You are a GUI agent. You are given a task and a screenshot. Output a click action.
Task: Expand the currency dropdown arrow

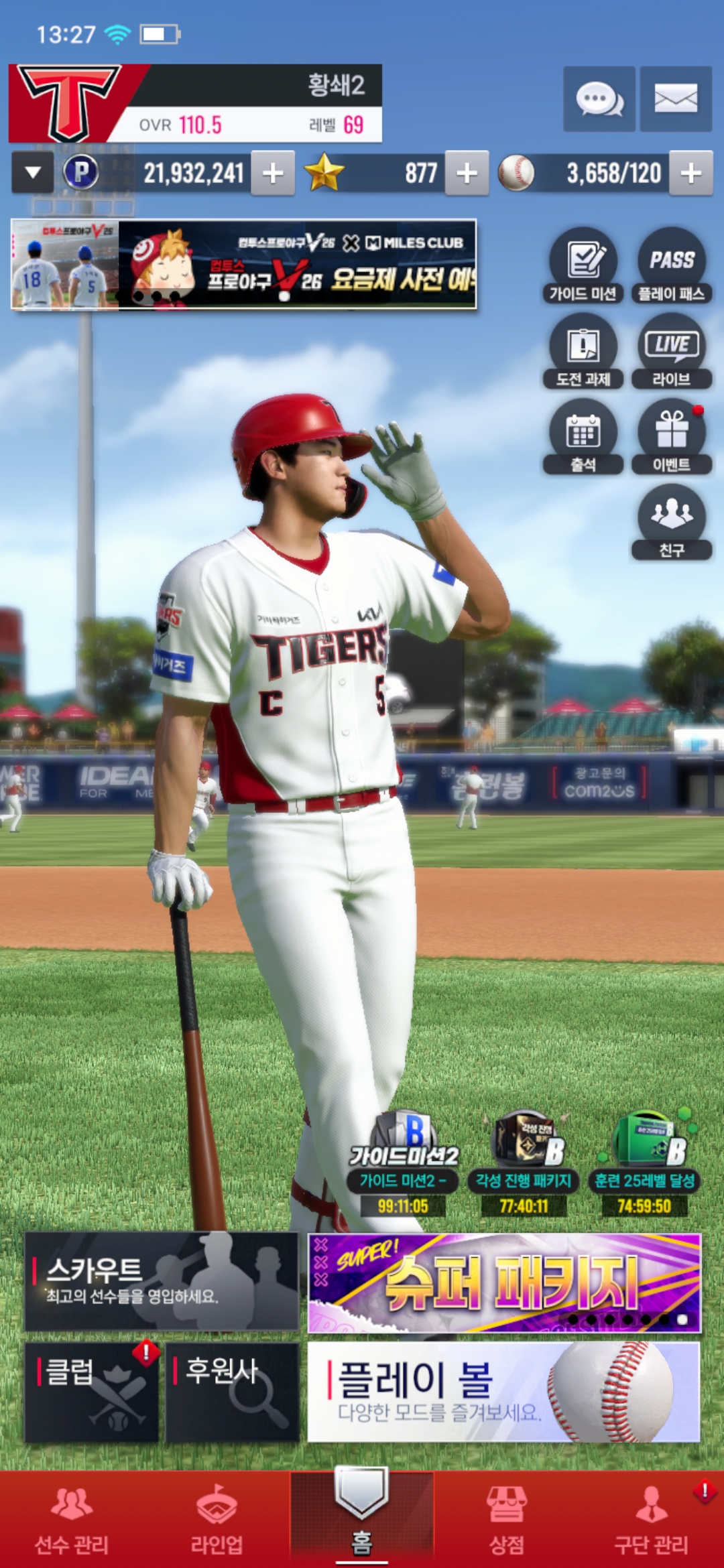click(x=32, y=174)
